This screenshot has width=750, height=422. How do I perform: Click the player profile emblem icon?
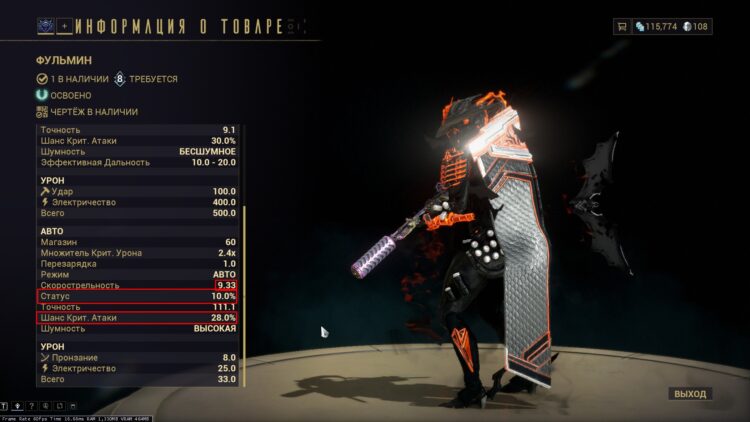[x=46, y=24]
